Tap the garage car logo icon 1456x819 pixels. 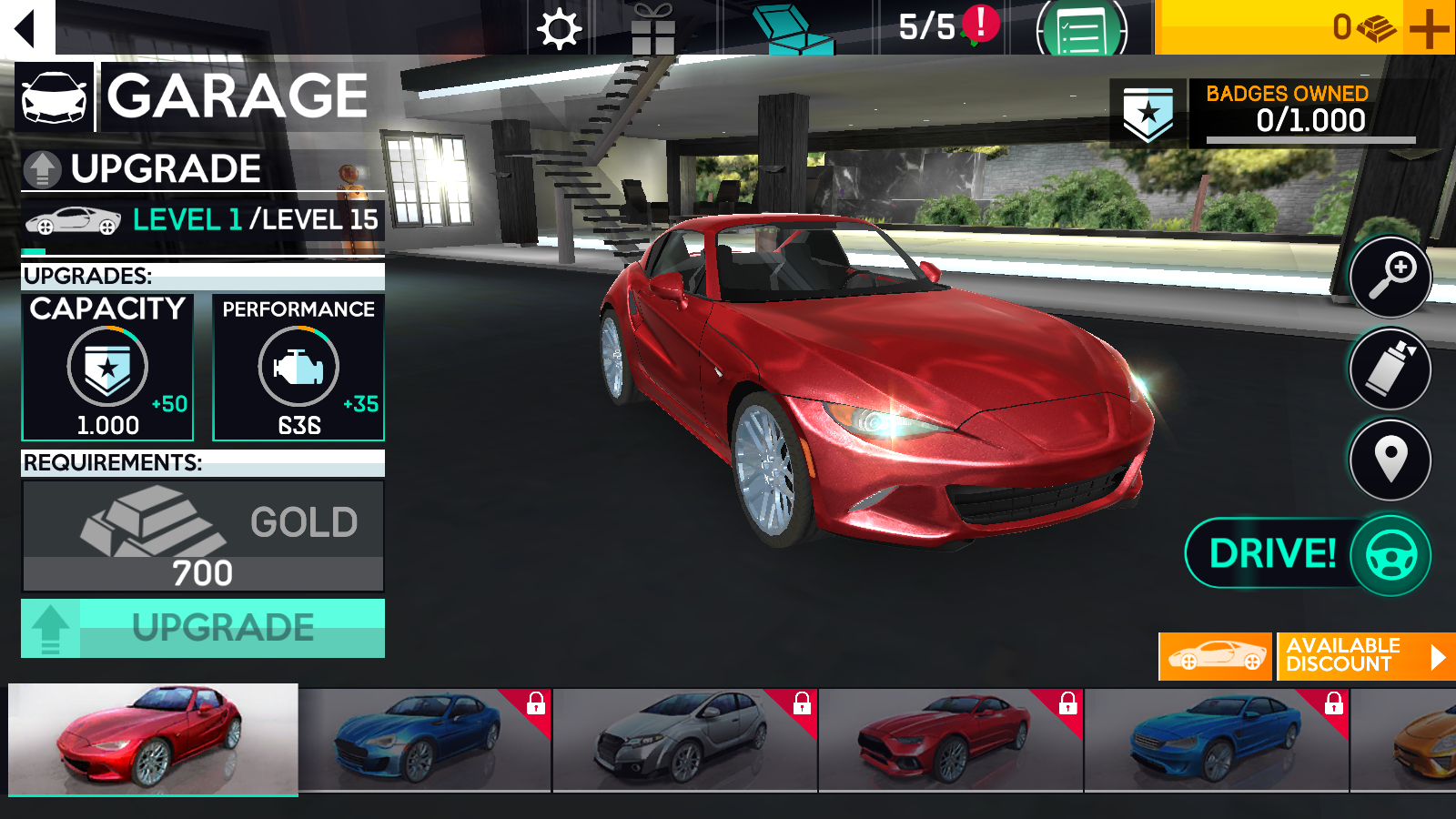[55, 97]
